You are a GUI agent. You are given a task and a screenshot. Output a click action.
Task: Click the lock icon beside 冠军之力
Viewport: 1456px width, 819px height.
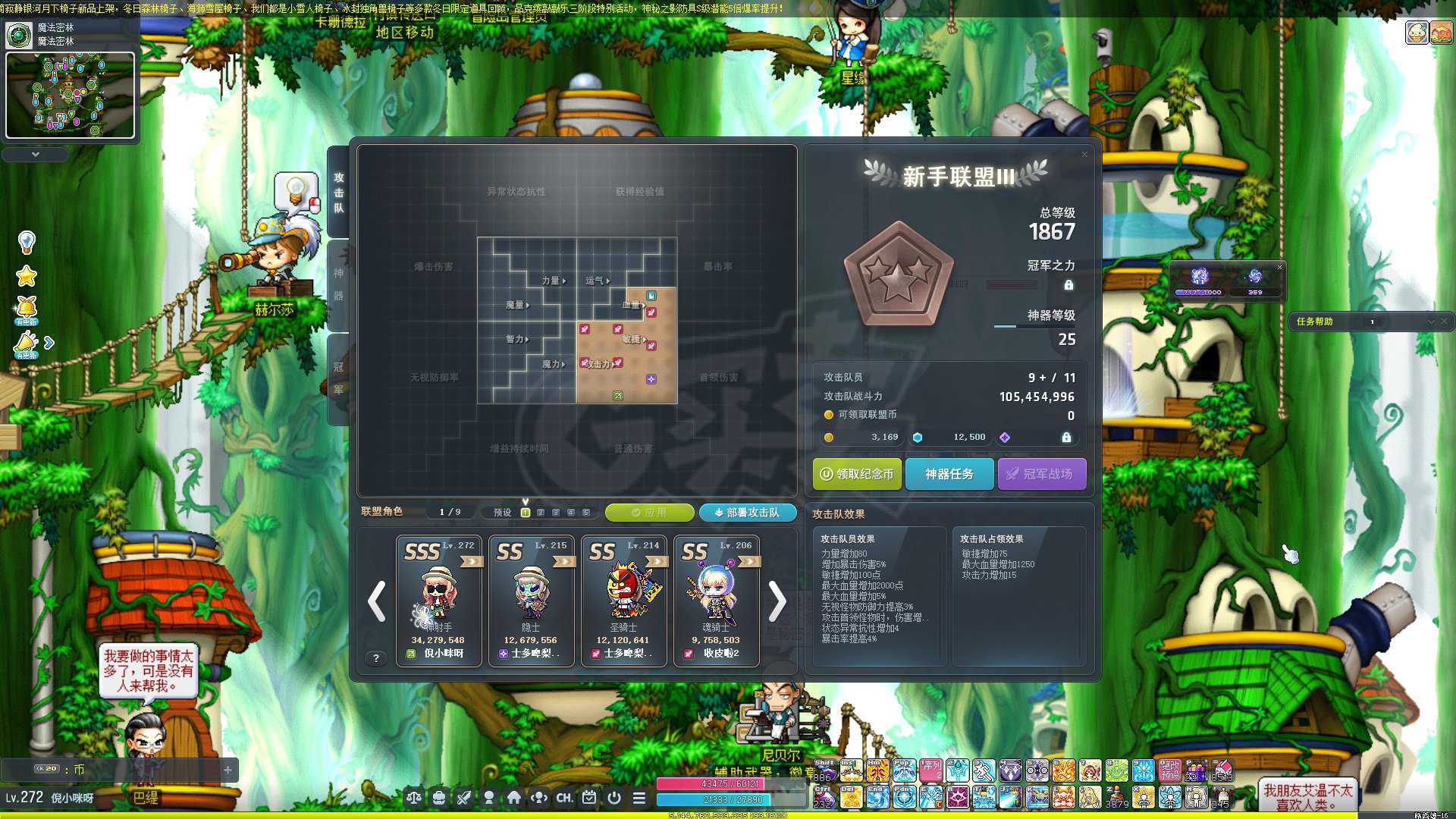pos(1068,285)
